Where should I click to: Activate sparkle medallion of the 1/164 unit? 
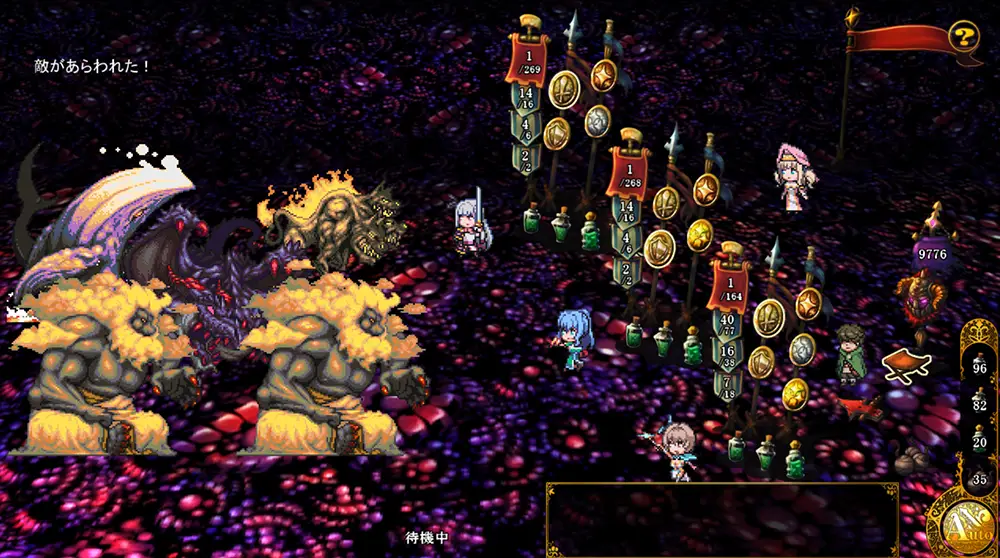808,303
